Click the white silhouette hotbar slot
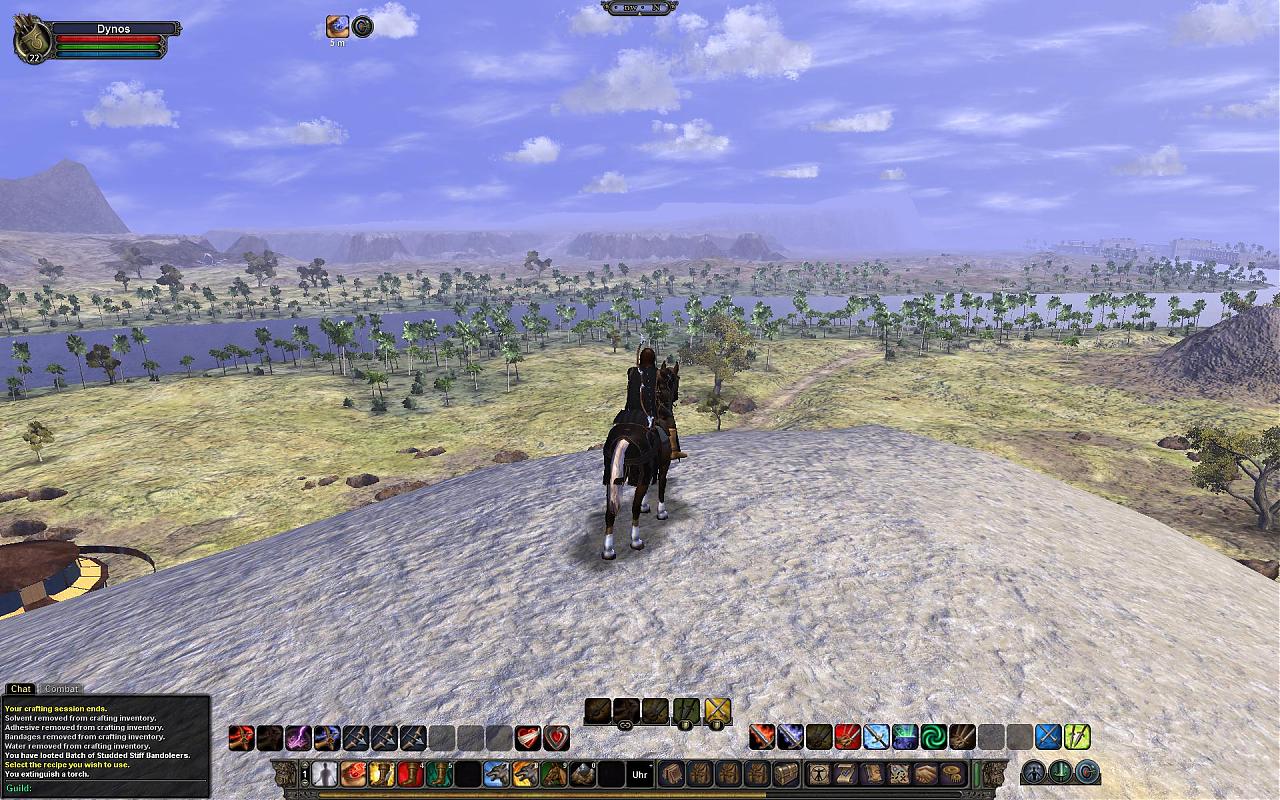Viewport: 1280px width, 800px height. click(324, 774)
